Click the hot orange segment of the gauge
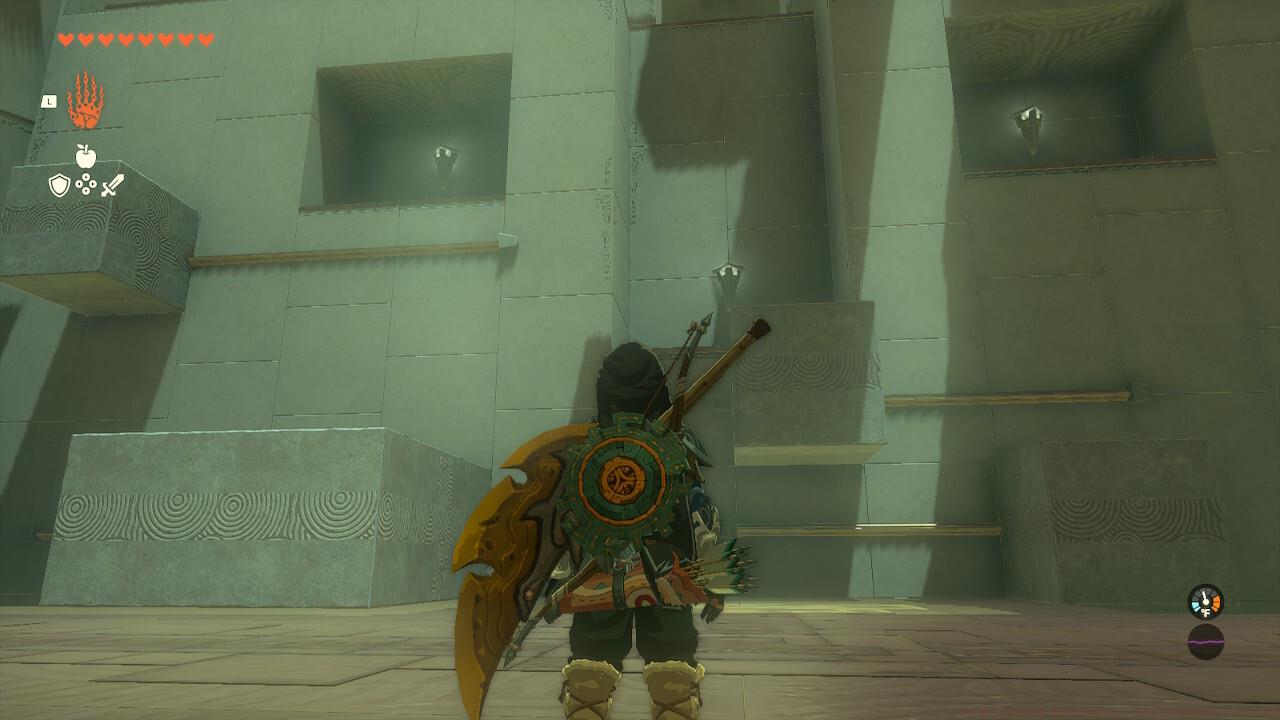The height and width of the screenshot is (720, 1280). [1217, 601]
